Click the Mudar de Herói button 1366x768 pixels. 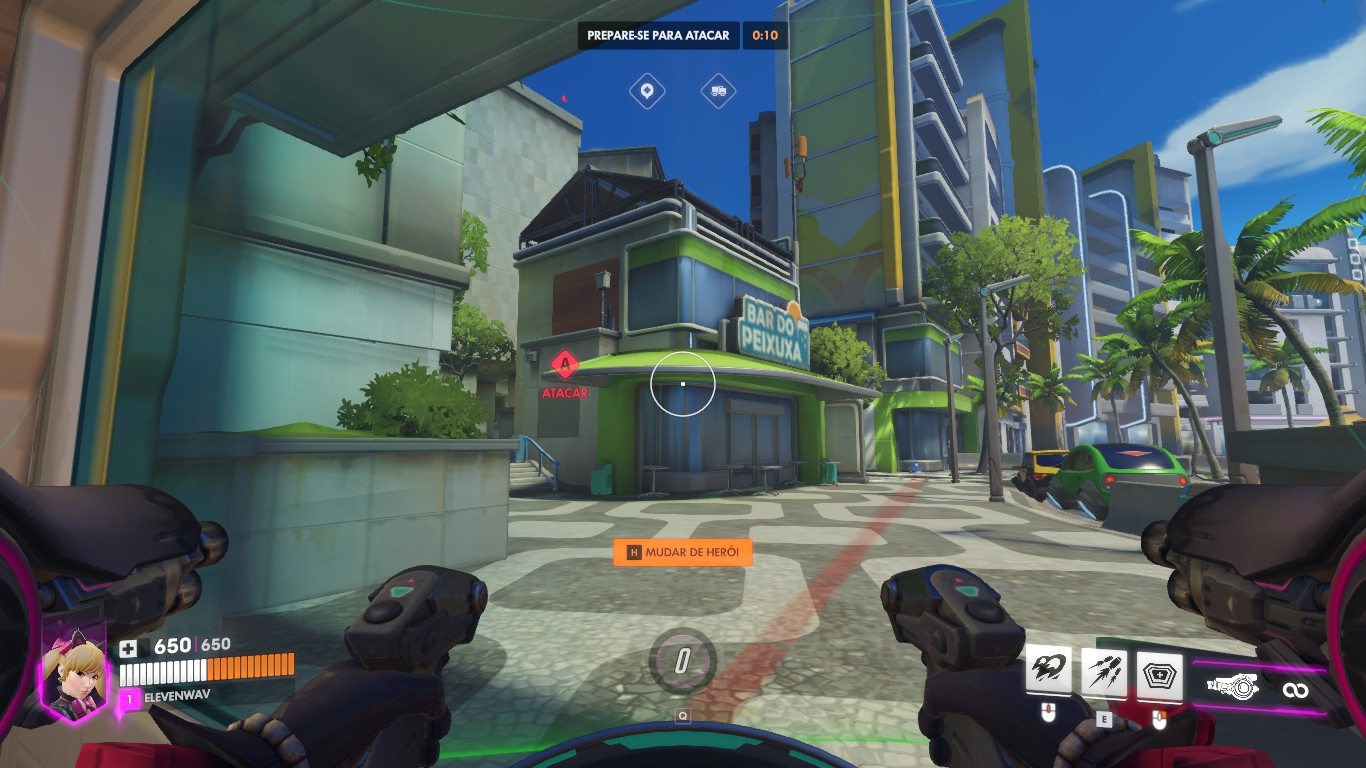point(683,552)
